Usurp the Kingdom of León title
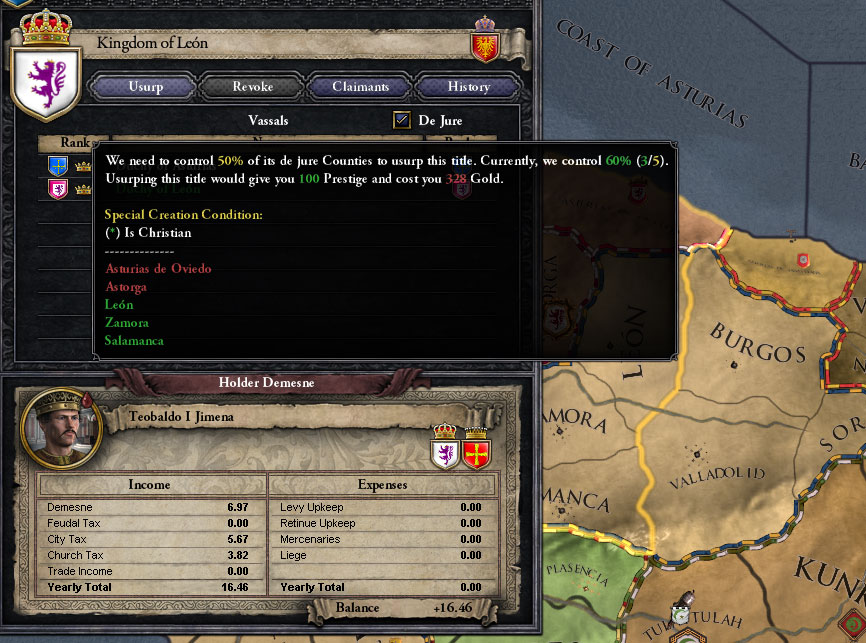The image size is (866, 643). coord(146,87)
